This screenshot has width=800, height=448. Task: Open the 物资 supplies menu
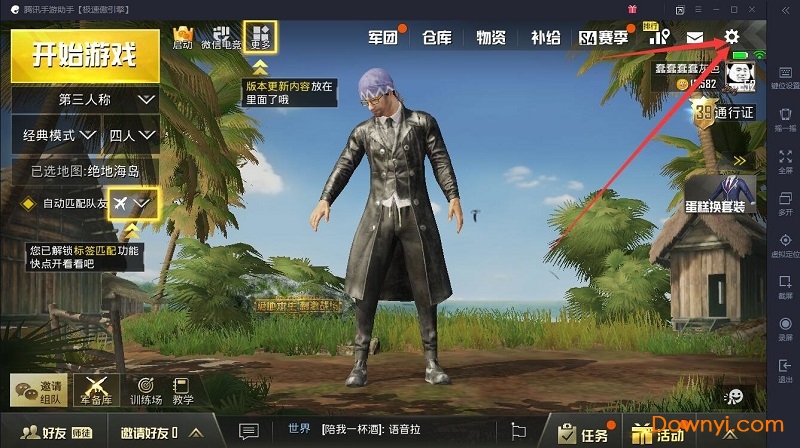click(x=491, y=38)
